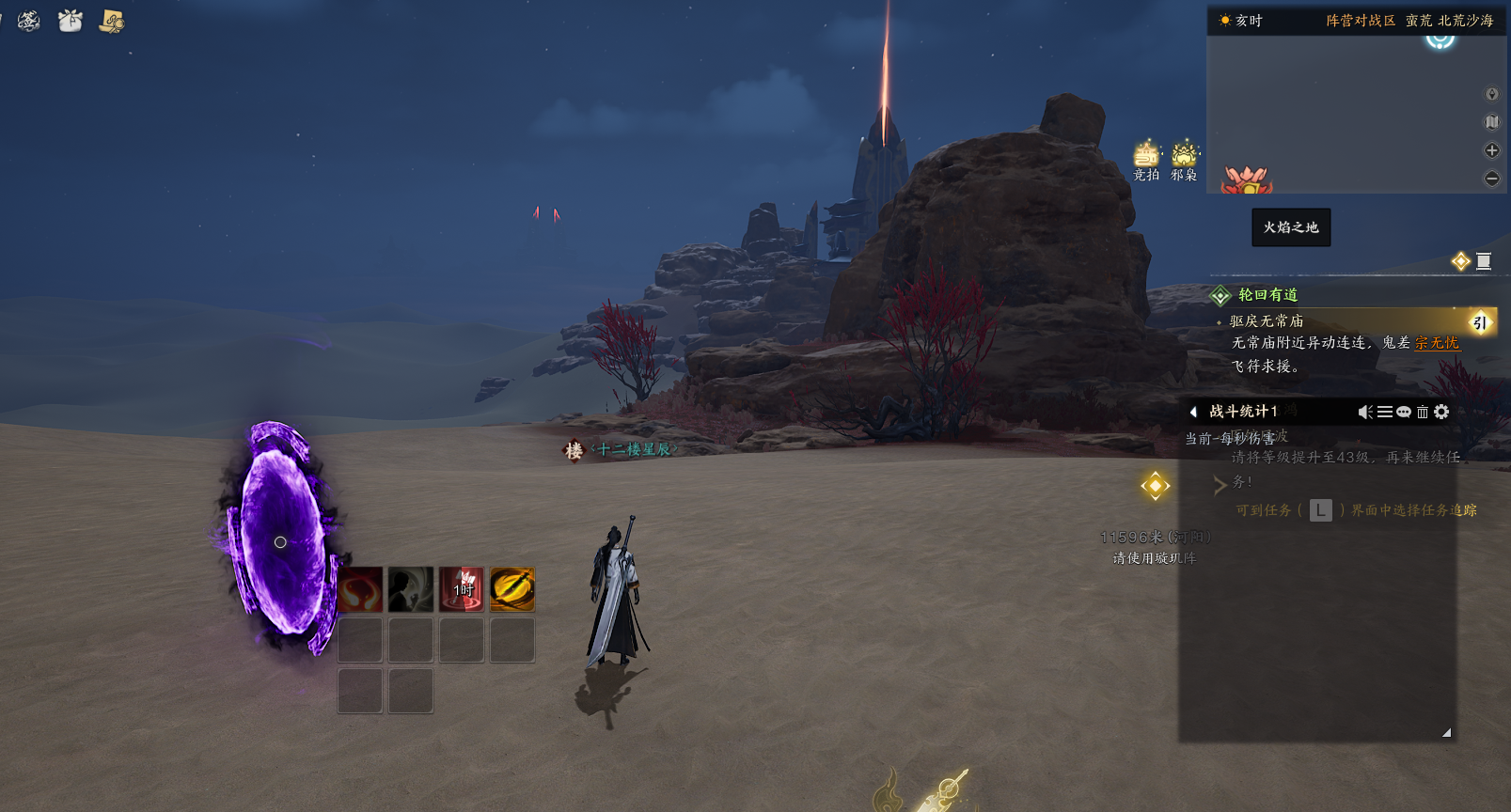
Task: Click the 引 guide button on quest
Action: (x=1480, y=322)
